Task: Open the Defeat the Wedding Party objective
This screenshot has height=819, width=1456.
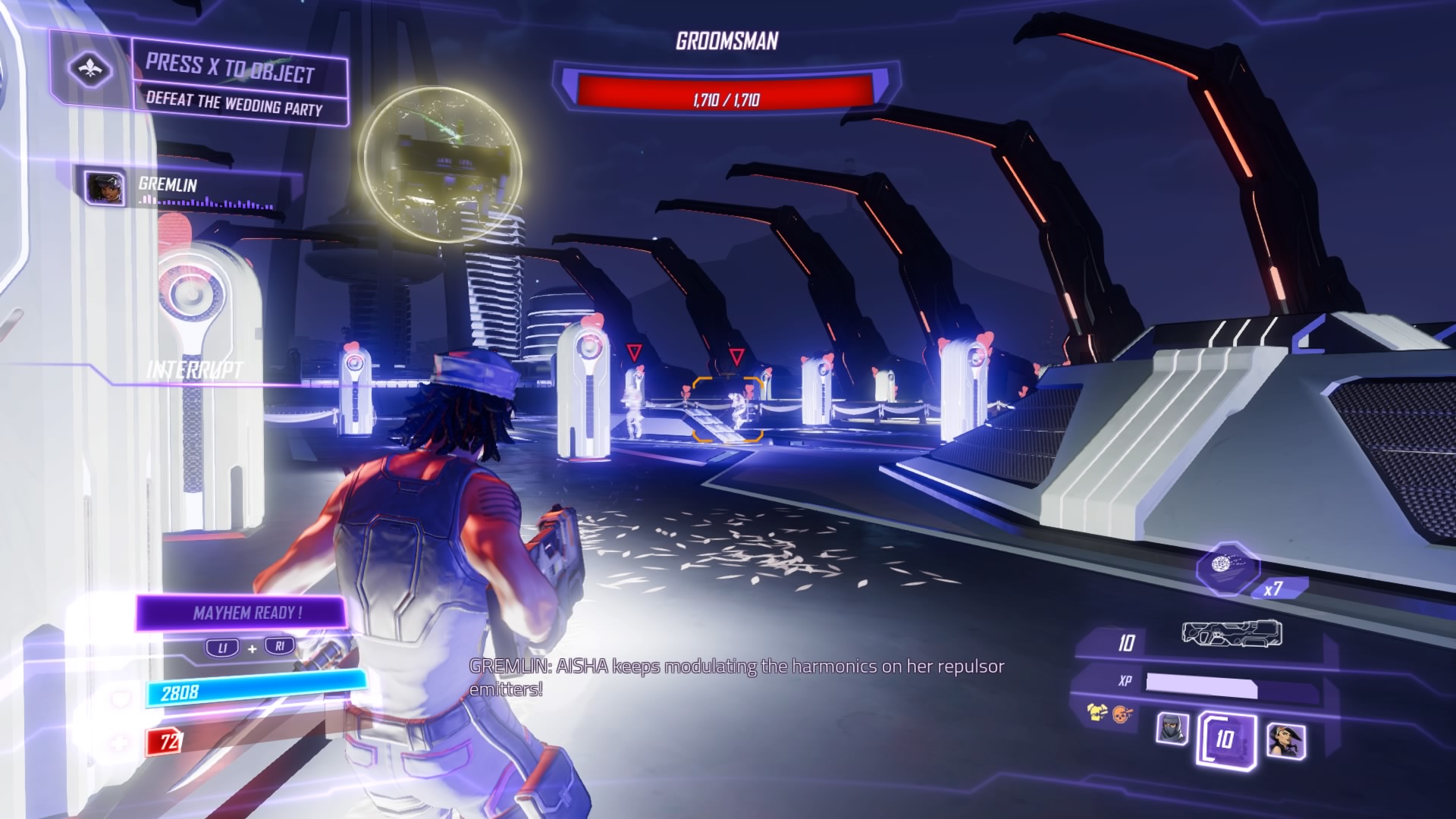Action: pyautogui.click(x=234, y=104)
